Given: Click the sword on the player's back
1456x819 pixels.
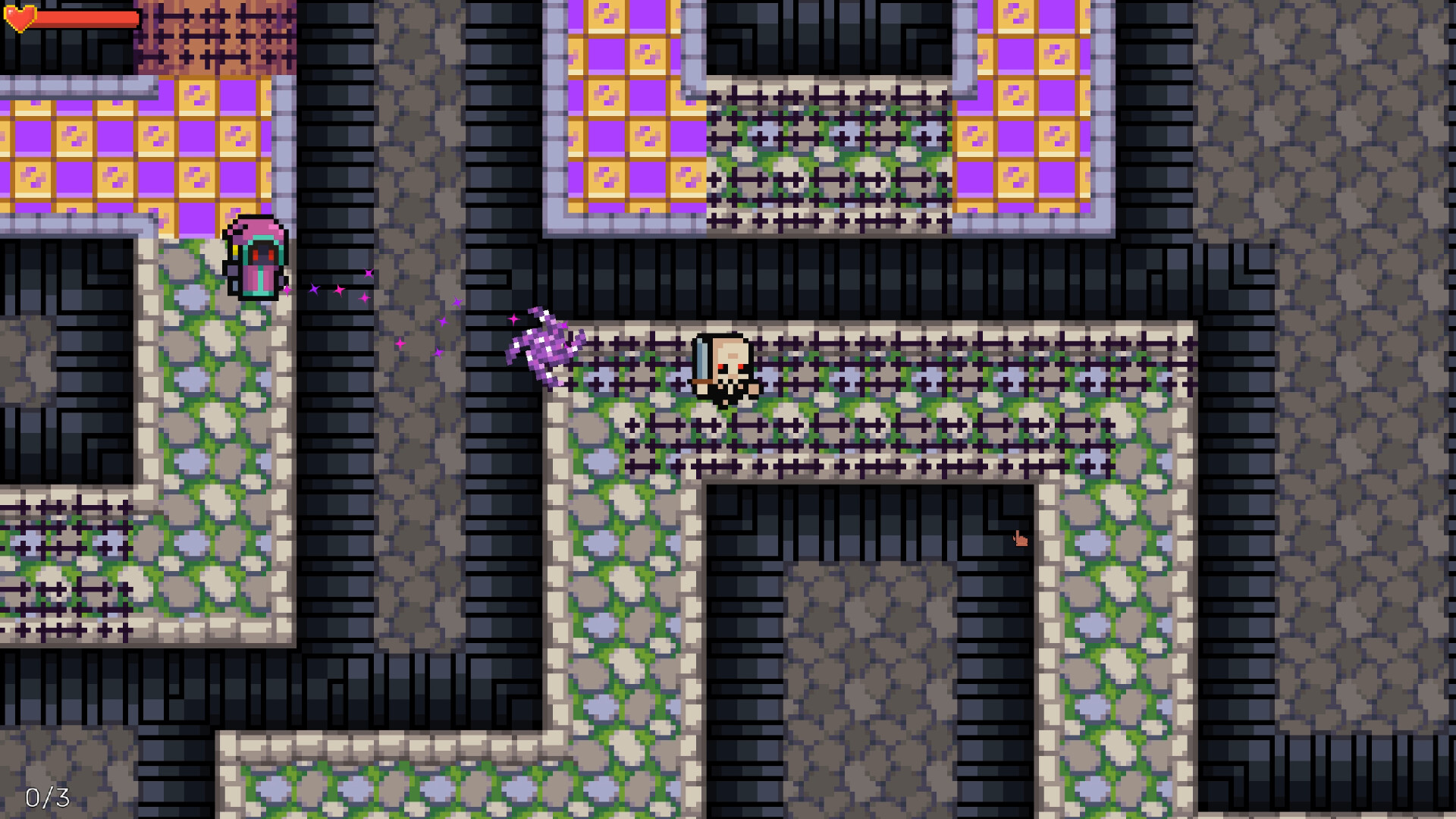Looking at the screenshot, I should pyautogui.click(x=703, y=356).
